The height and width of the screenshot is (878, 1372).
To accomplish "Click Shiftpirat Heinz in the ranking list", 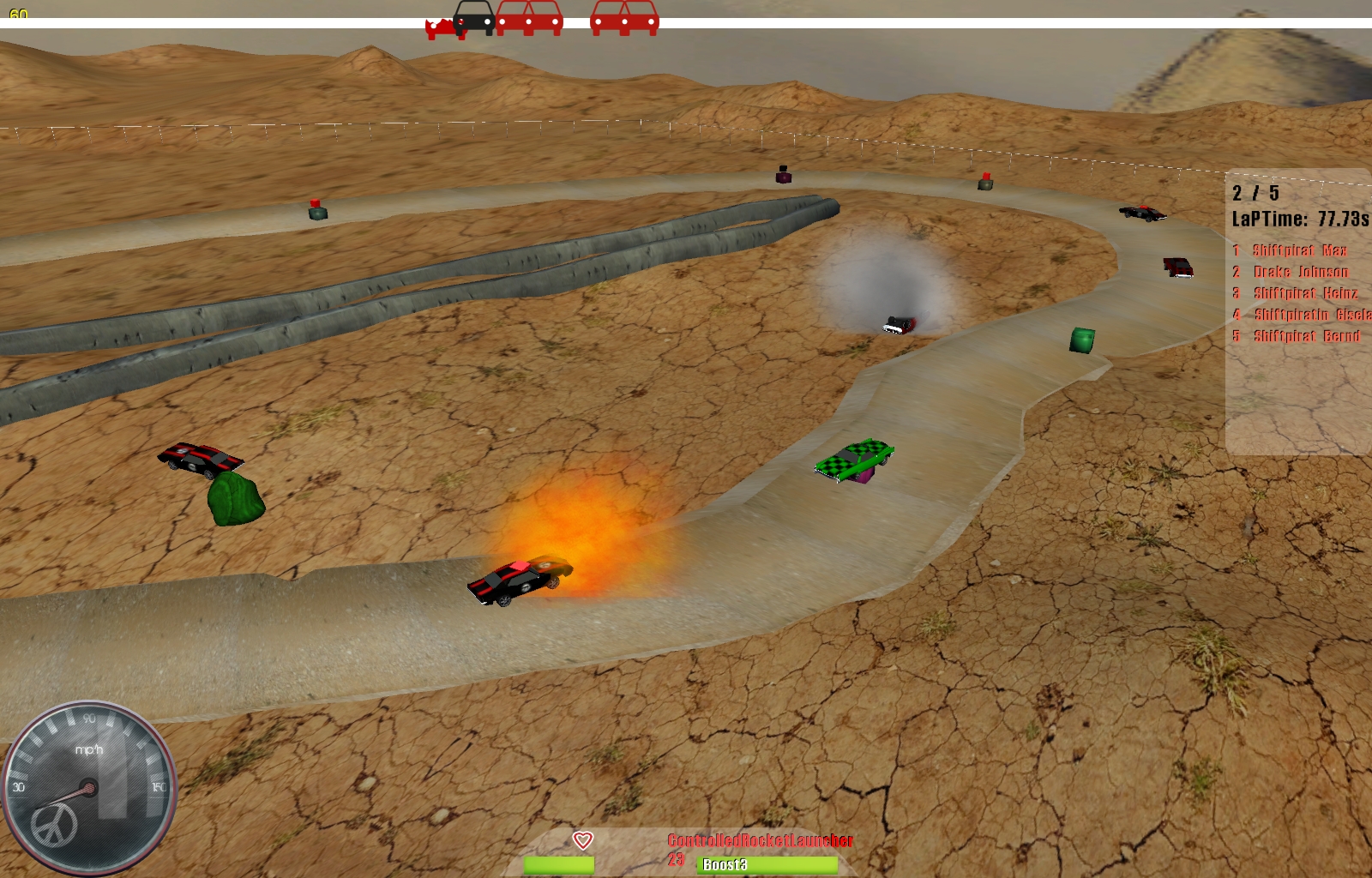I will click(1305, 293).
